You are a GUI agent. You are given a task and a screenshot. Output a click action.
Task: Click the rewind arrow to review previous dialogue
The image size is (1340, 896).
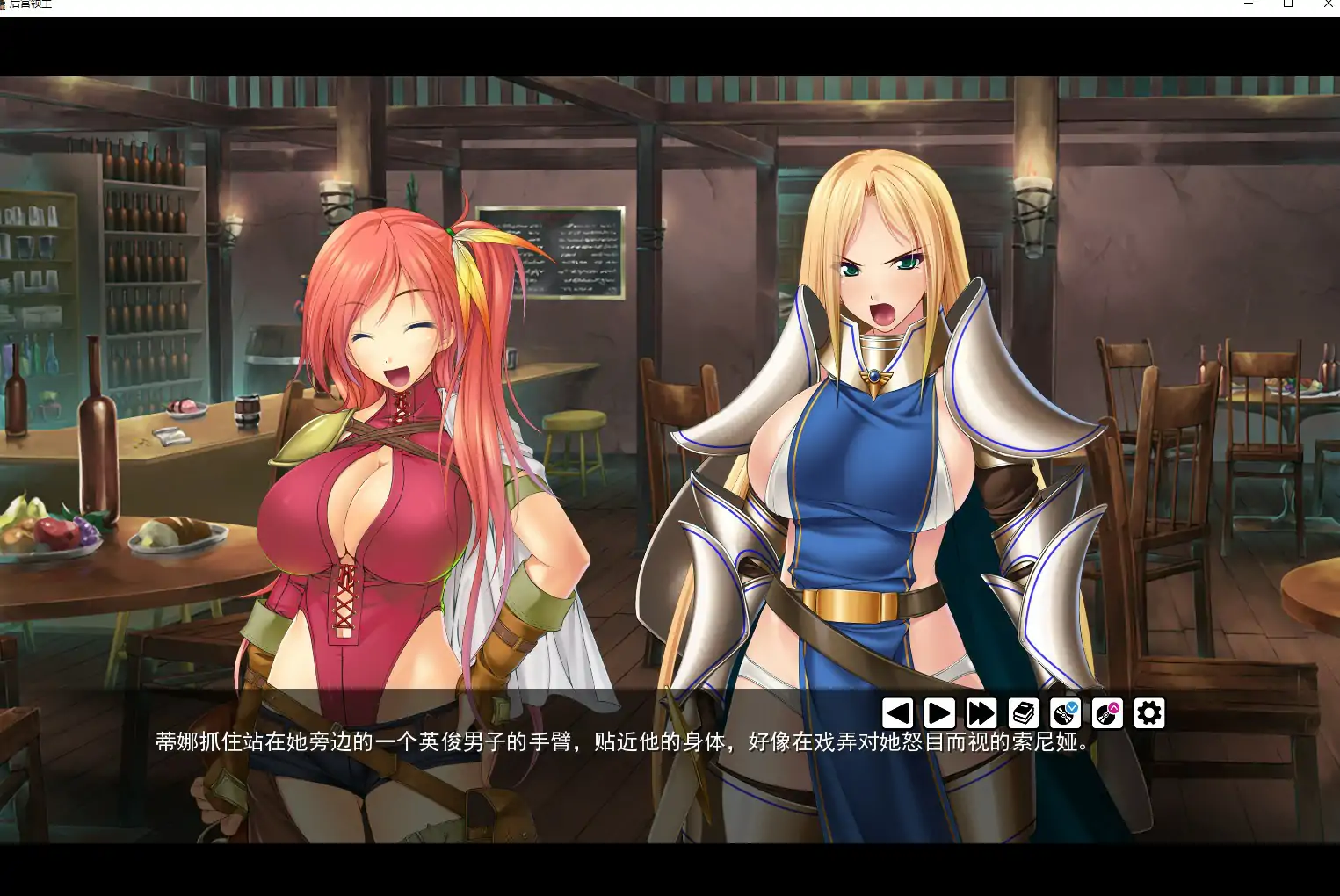(896, 713)
